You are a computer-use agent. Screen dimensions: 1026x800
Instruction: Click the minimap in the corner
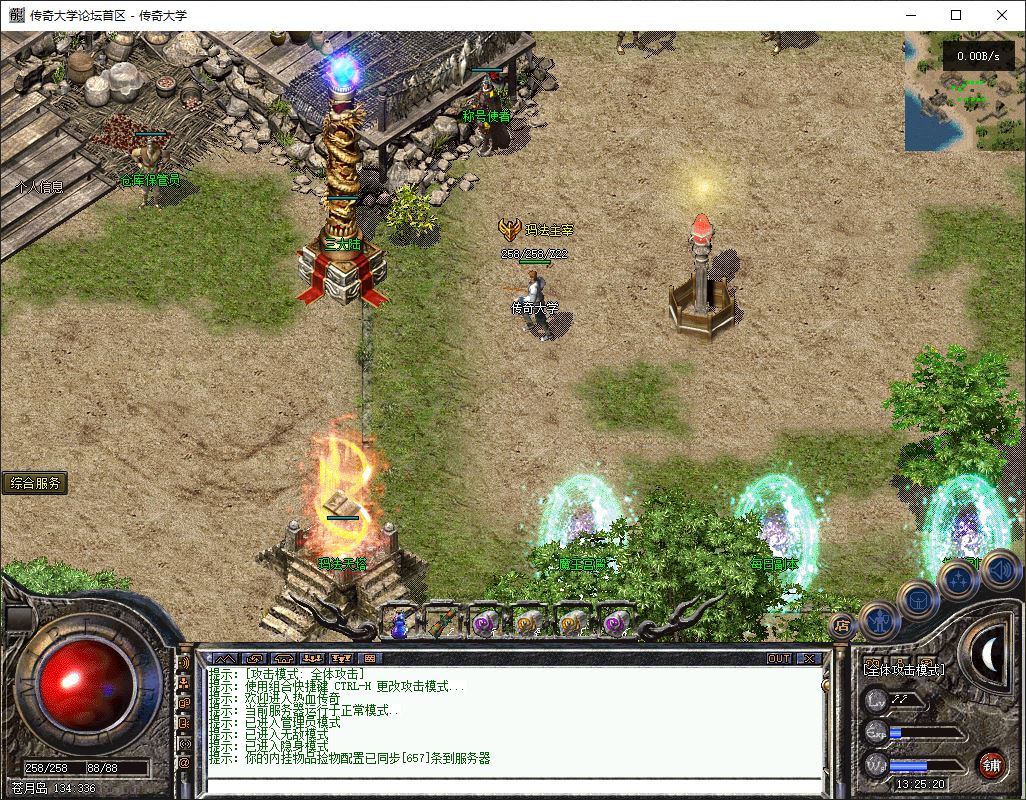coord(962,94)
